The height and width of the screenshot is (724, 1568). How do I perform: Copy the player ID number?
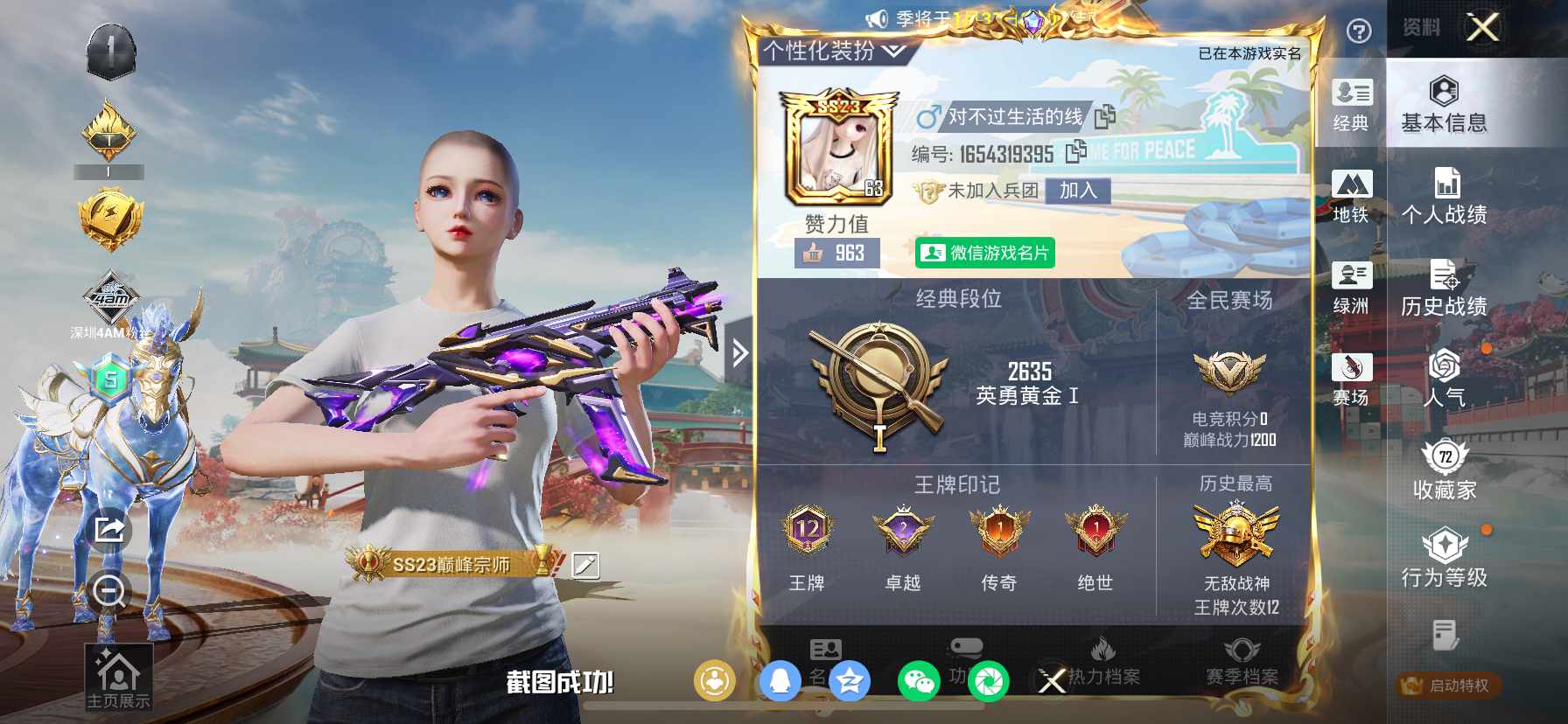point(1076,152)
